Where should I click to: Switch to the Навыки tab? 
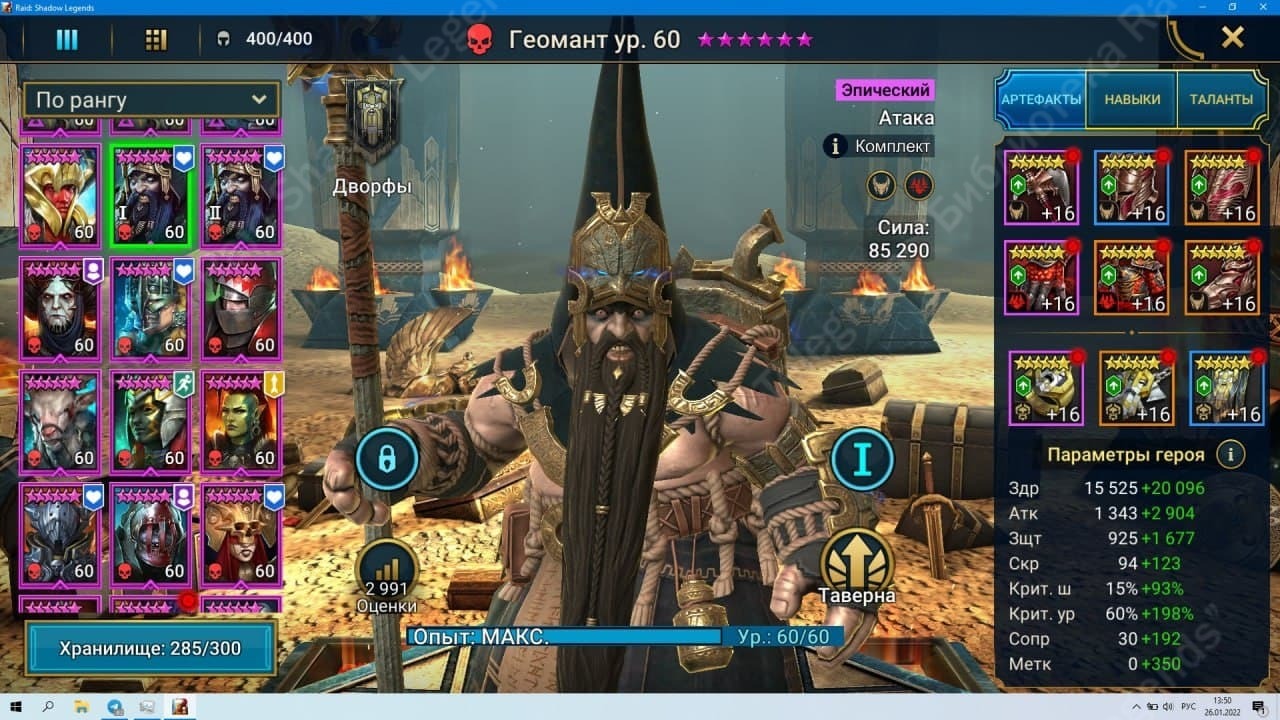1132,100
